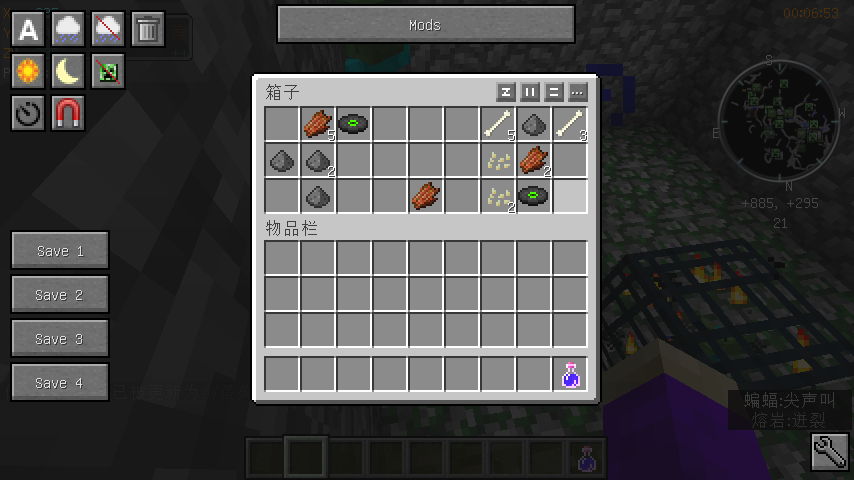Choose the Save 2 slot button
This screenshot has width=854, height=480.
(60, 294)
